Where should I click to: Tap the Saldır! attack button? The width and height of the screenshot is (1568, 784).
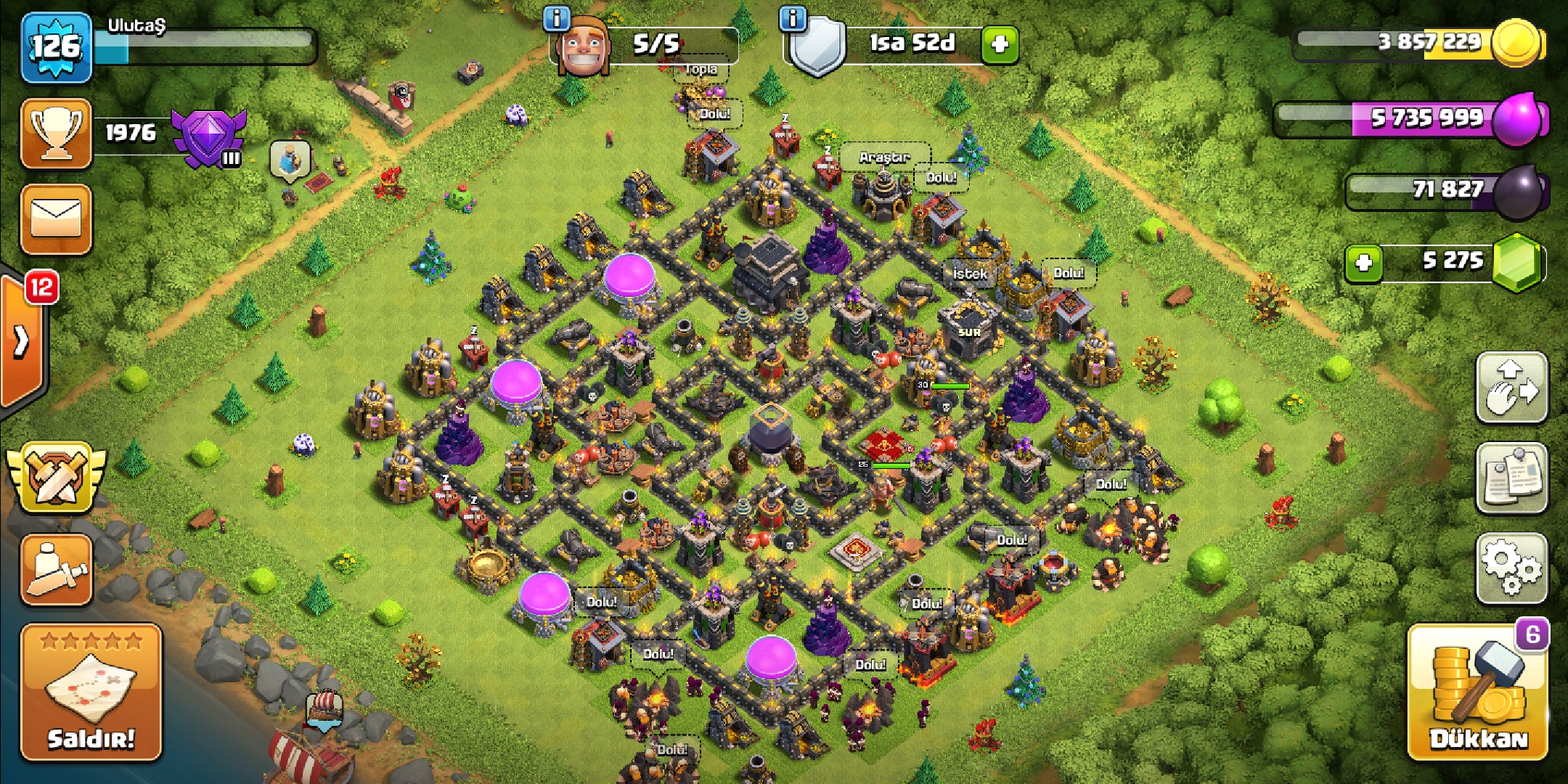(x=91, y=692)
